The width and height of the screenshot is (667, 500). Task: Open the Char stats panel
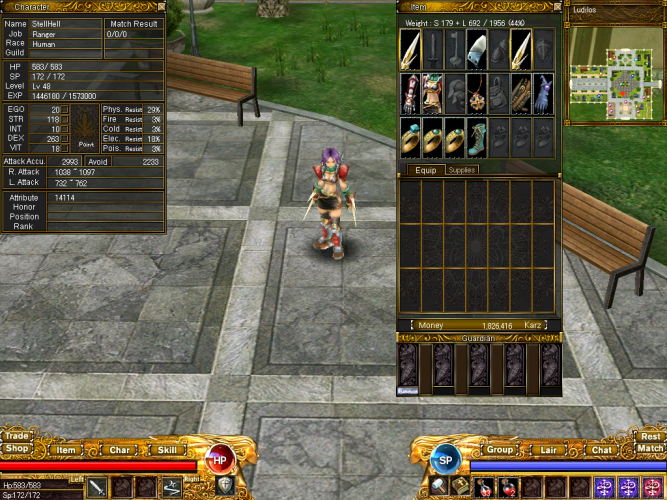[x=119, y=451]
